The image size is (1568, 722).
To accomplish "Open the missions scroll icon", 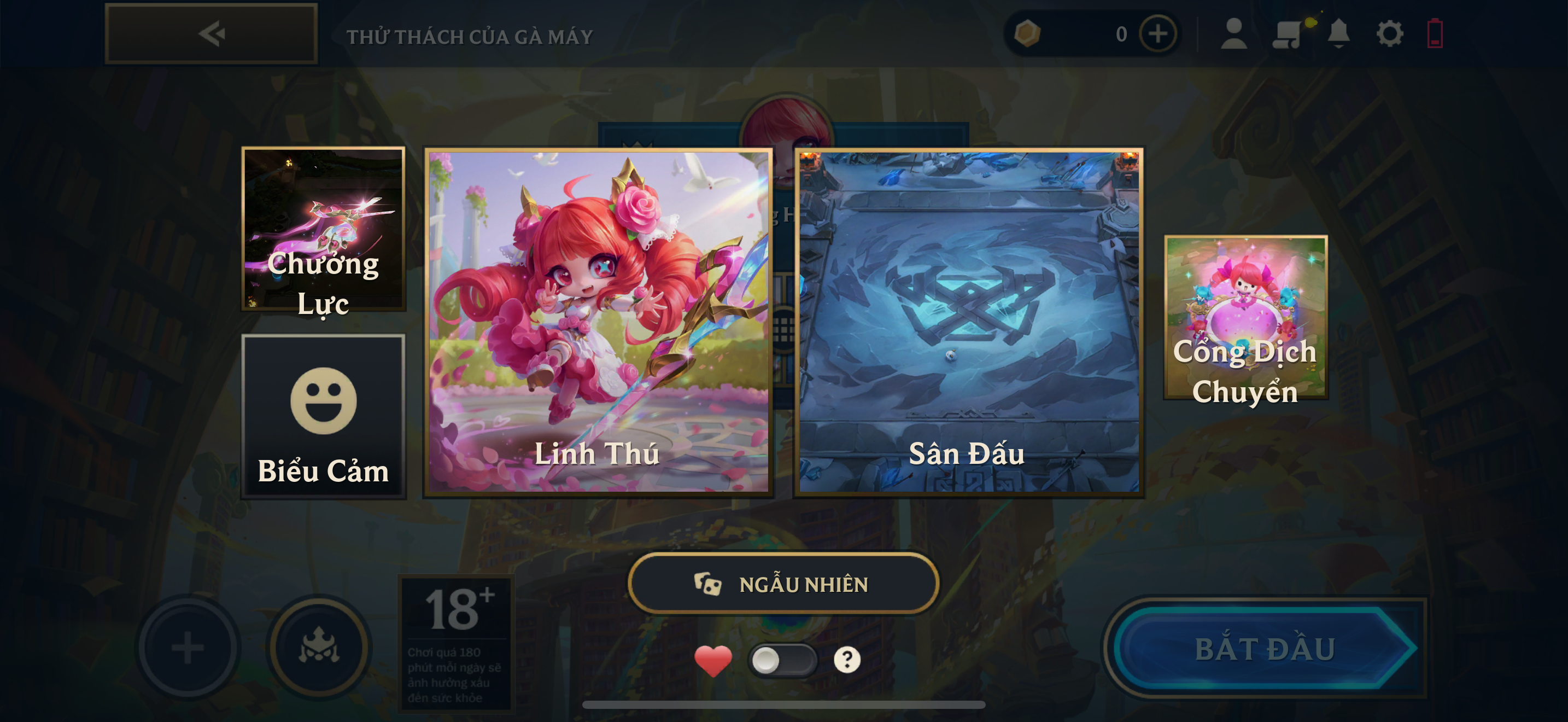I will coord(1287,33).
